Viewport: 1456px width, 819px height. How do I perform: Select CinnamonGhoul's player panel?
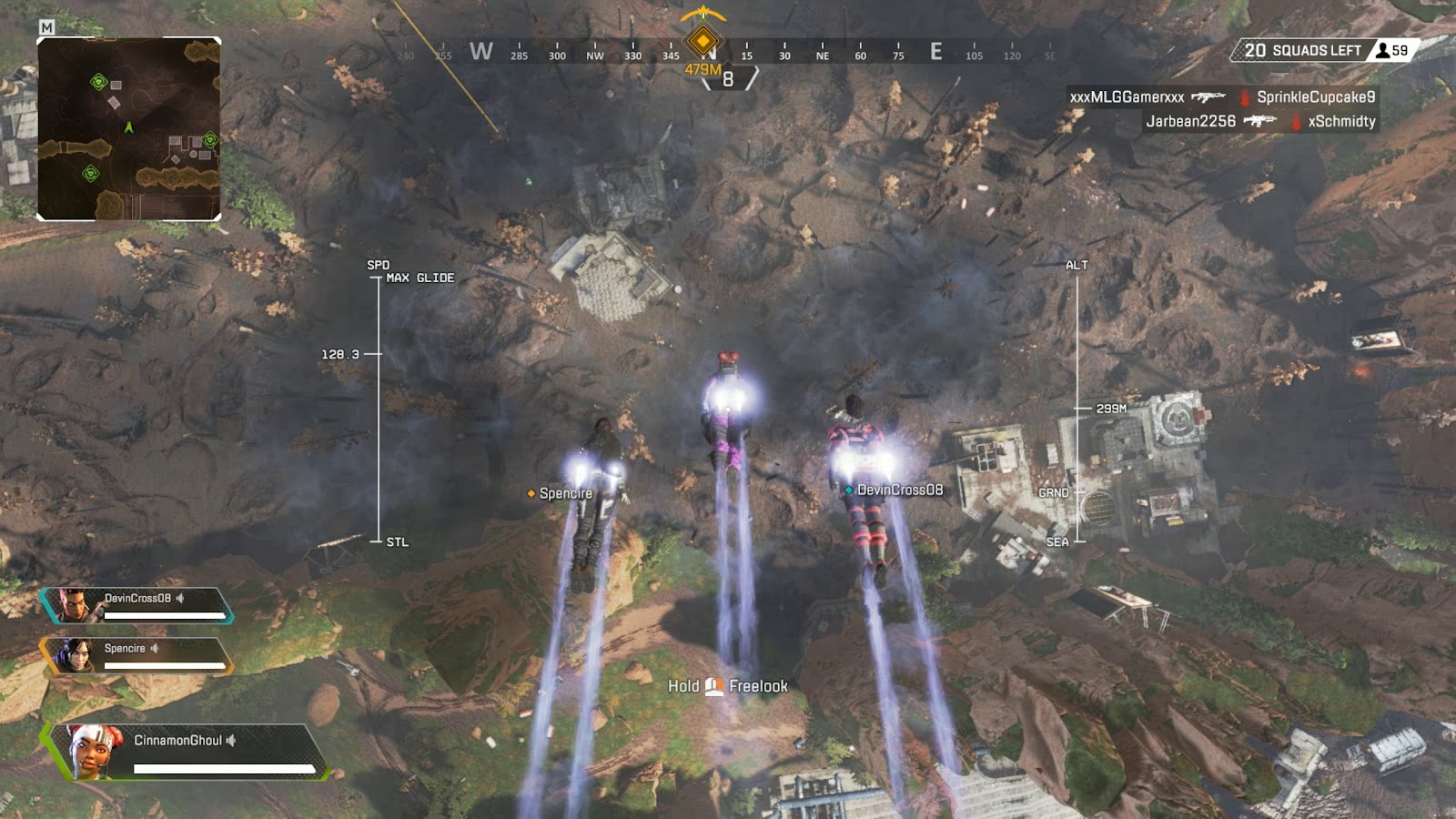pos(187,752)
